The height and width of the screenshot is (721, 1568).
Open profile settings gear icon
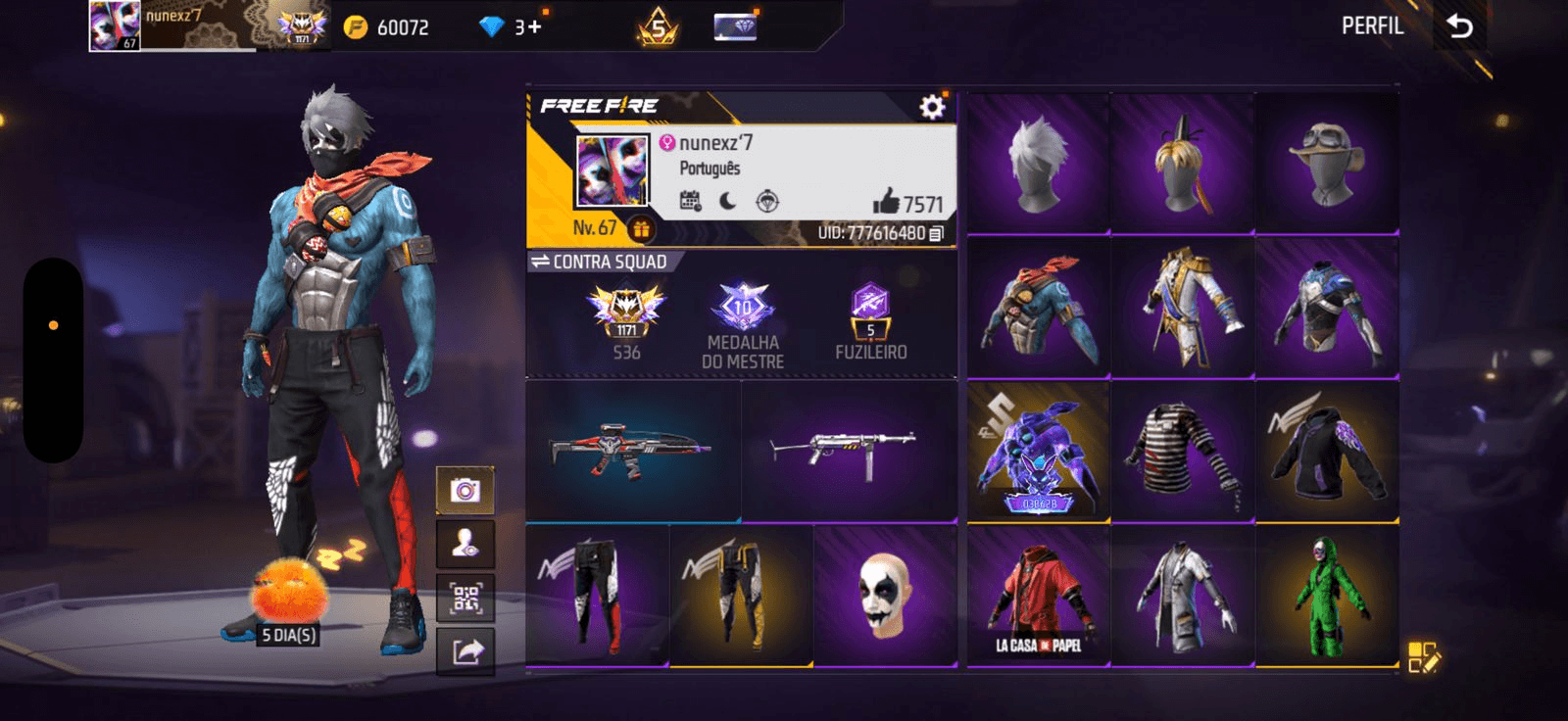932,107
